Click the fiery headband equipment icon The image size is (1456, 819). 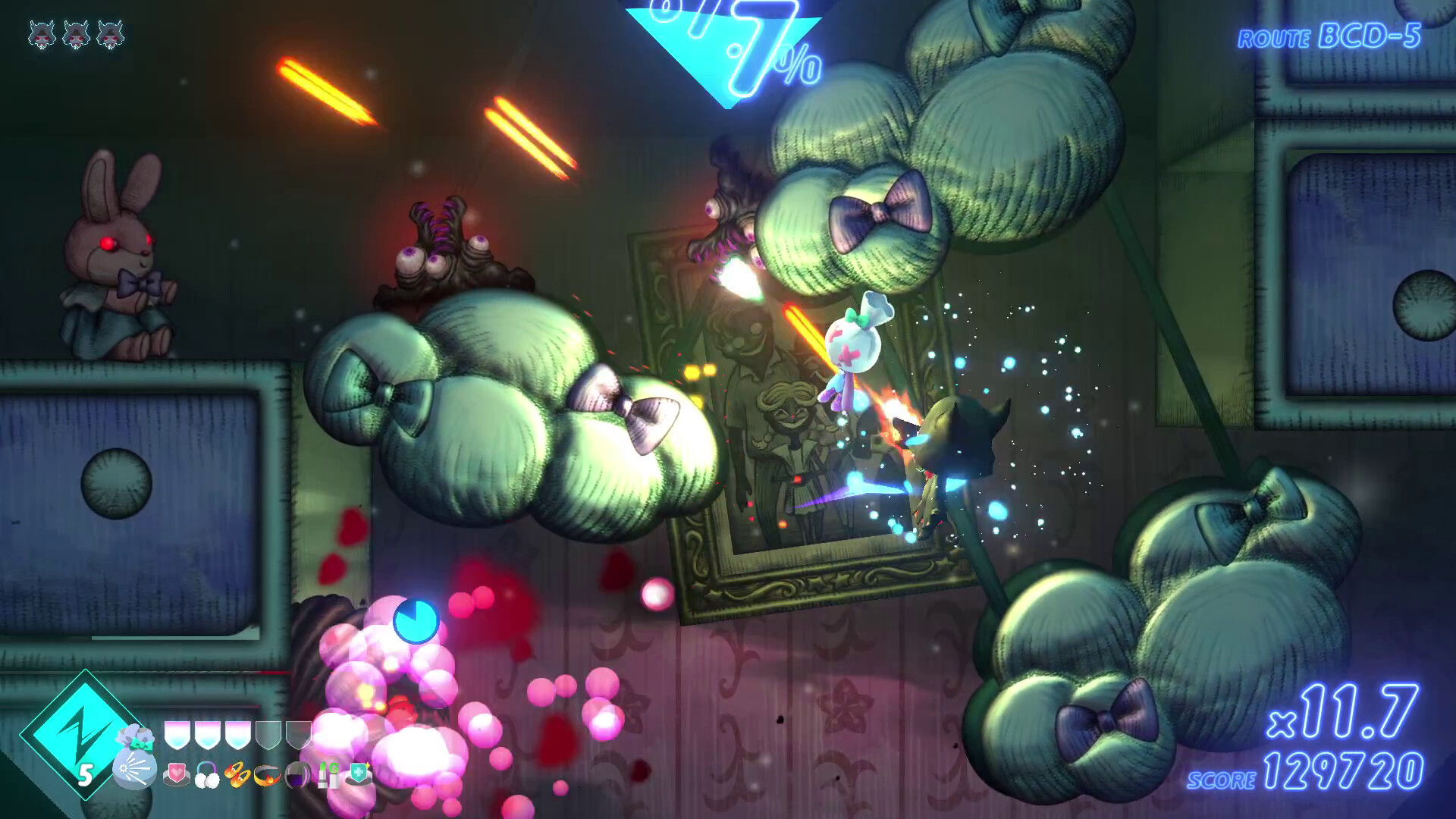tap(268, 776)
